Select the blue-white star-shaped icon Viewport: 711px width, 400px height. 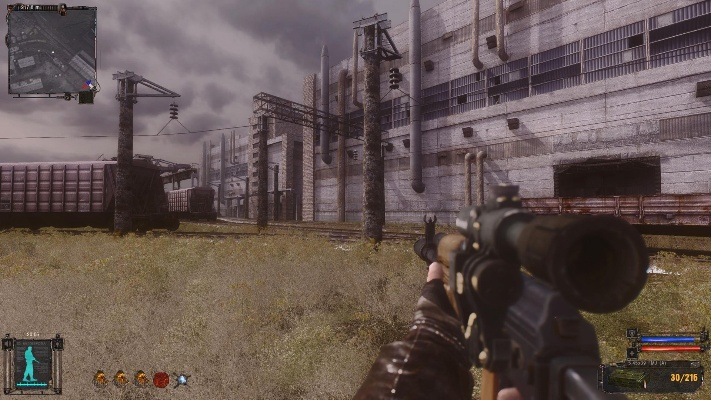click(181, 379)
